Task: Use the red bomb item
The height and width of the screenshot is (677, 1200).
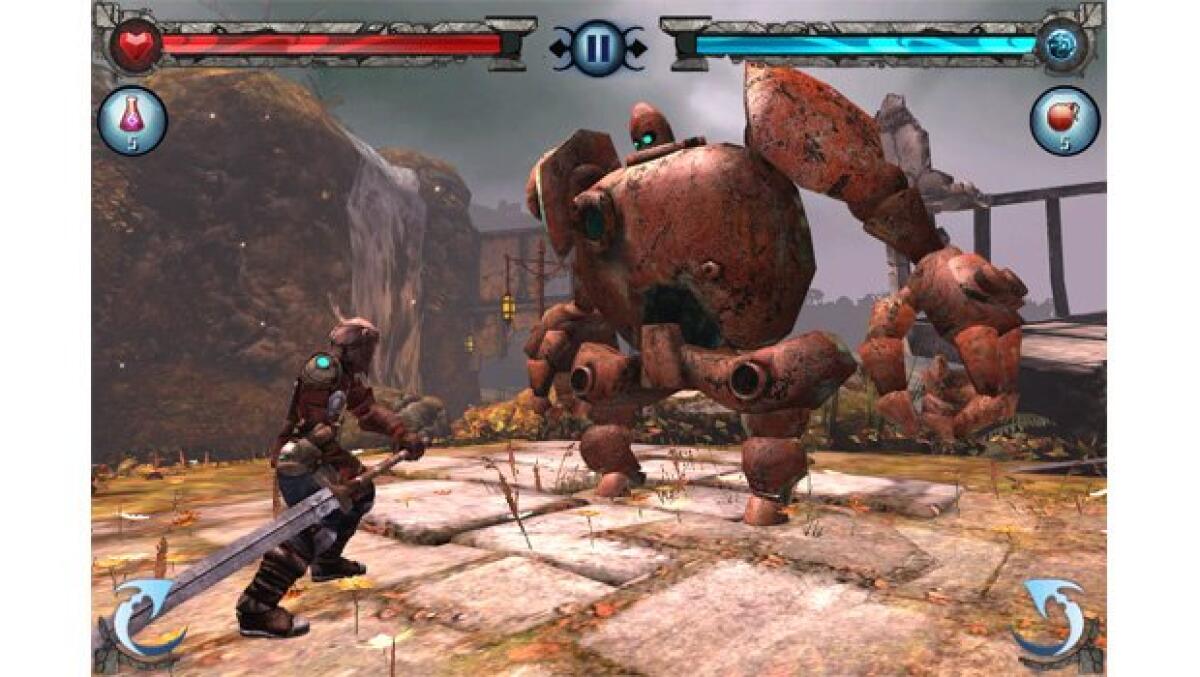Action: (x=1064, y=121)
